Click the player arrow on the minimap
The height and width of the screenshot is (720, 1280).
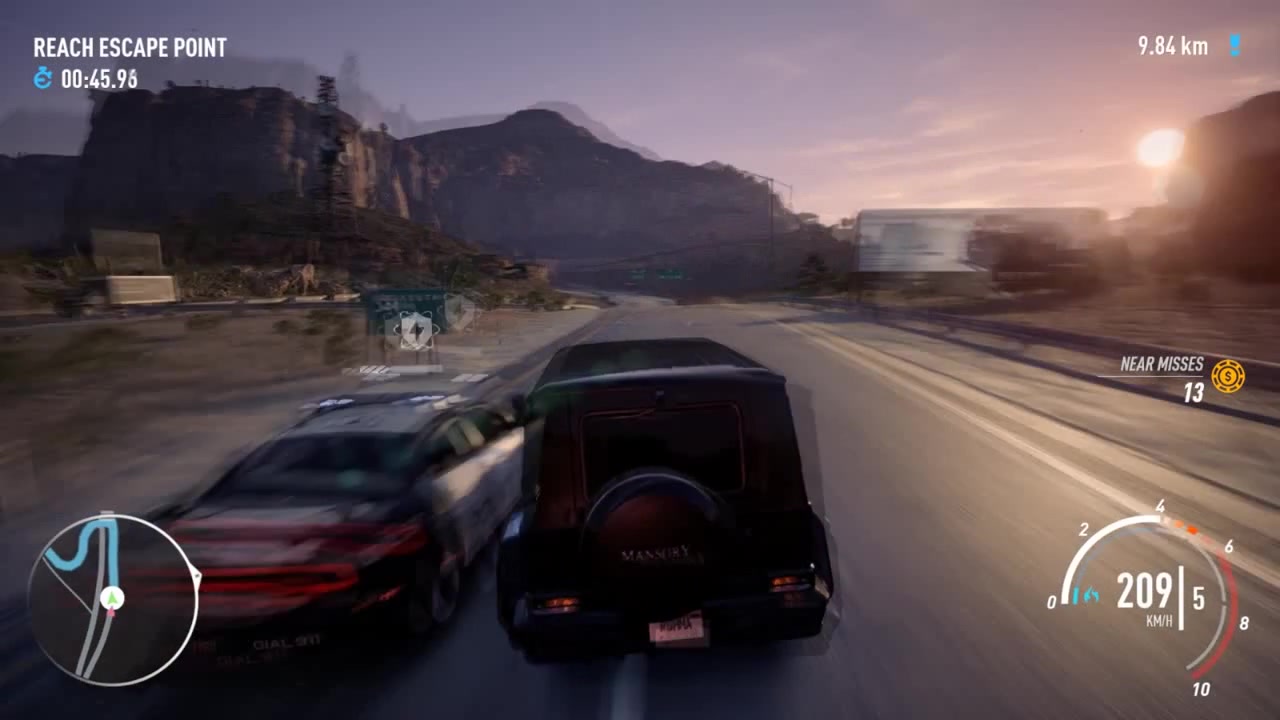112,598
